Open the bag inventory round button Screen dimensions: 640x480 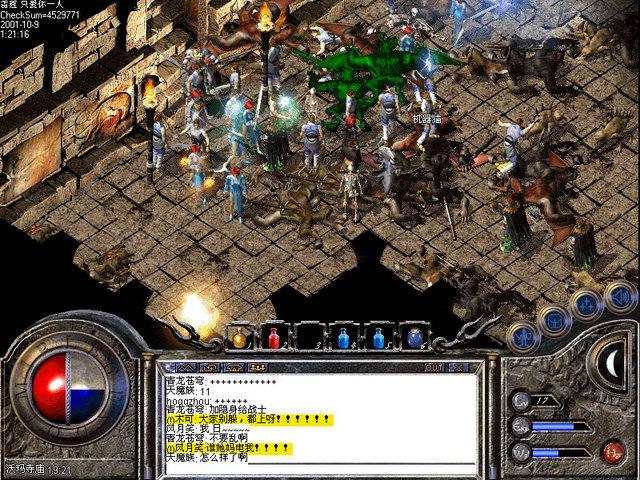(553, 319)
